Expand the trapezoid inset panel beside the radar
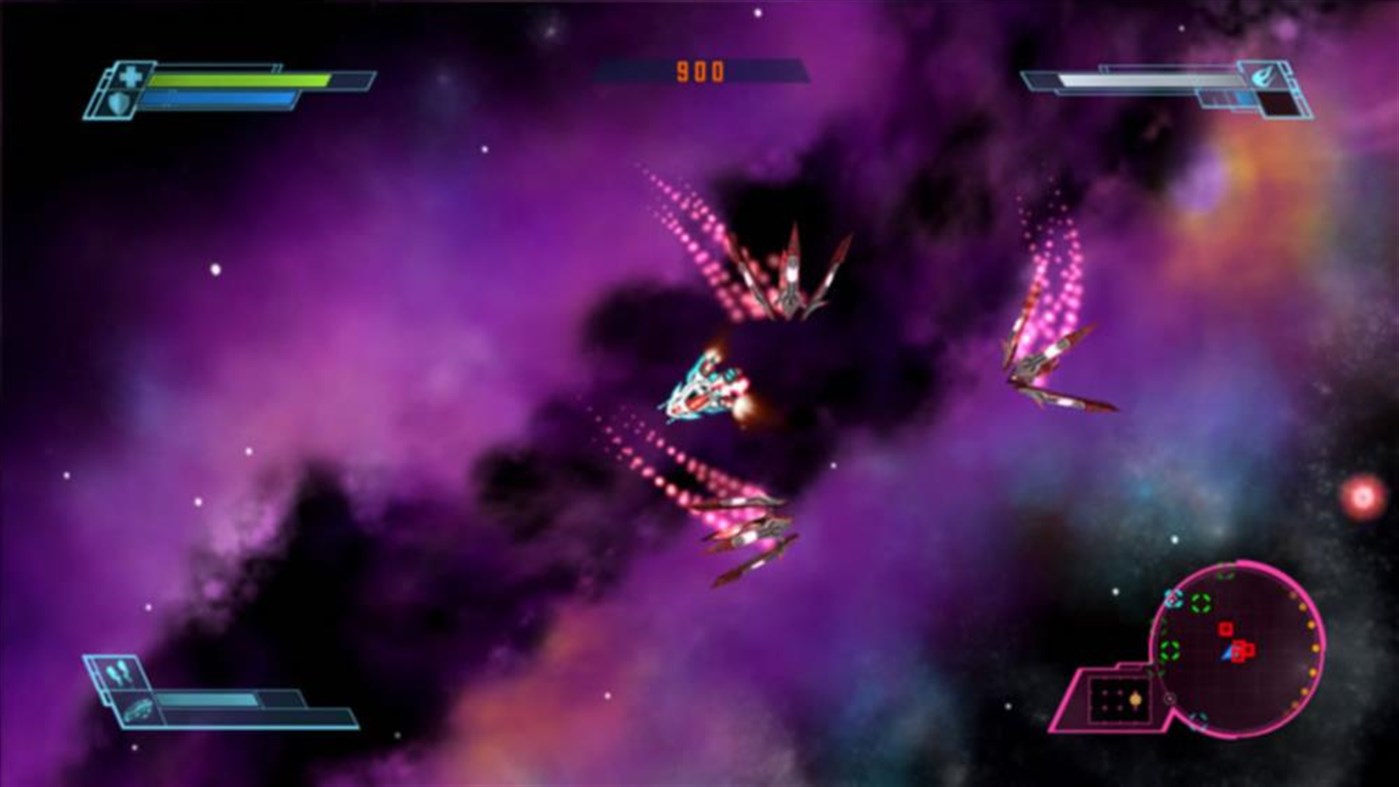1399x787 pixels. click(x=1118, y=698)
